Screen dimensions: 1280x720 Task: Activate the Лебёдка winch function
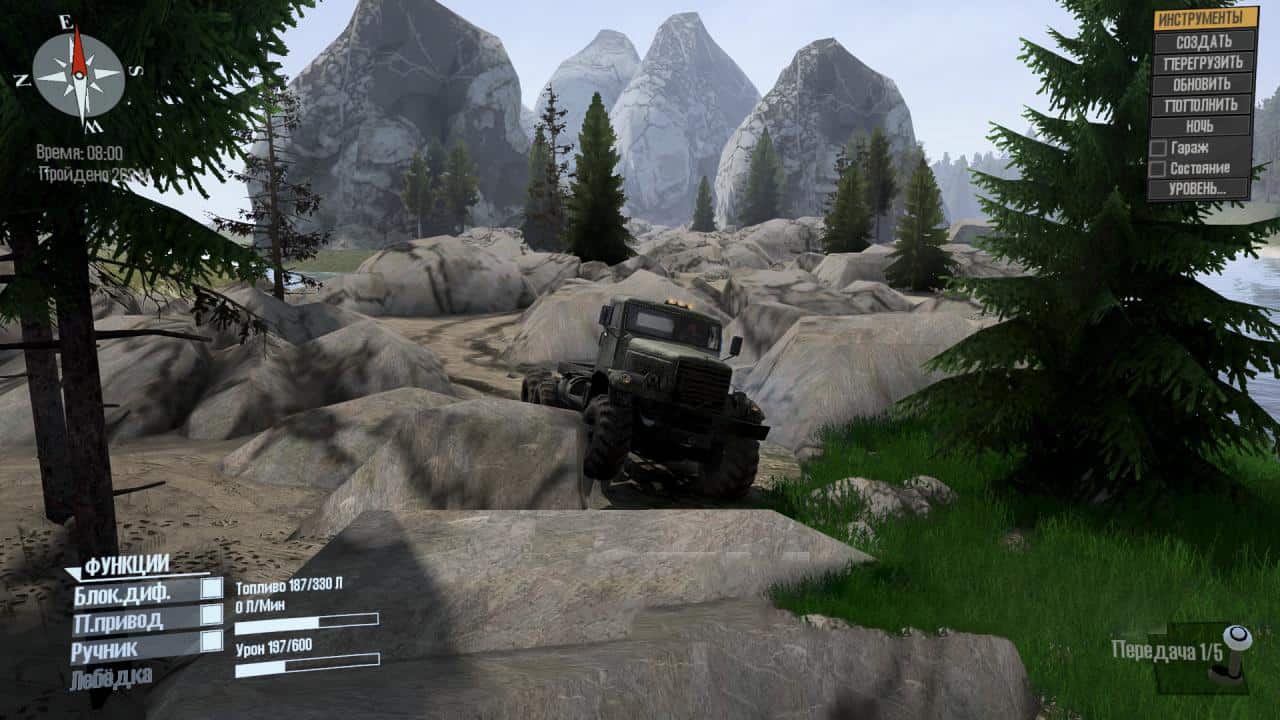pos(111,676)
